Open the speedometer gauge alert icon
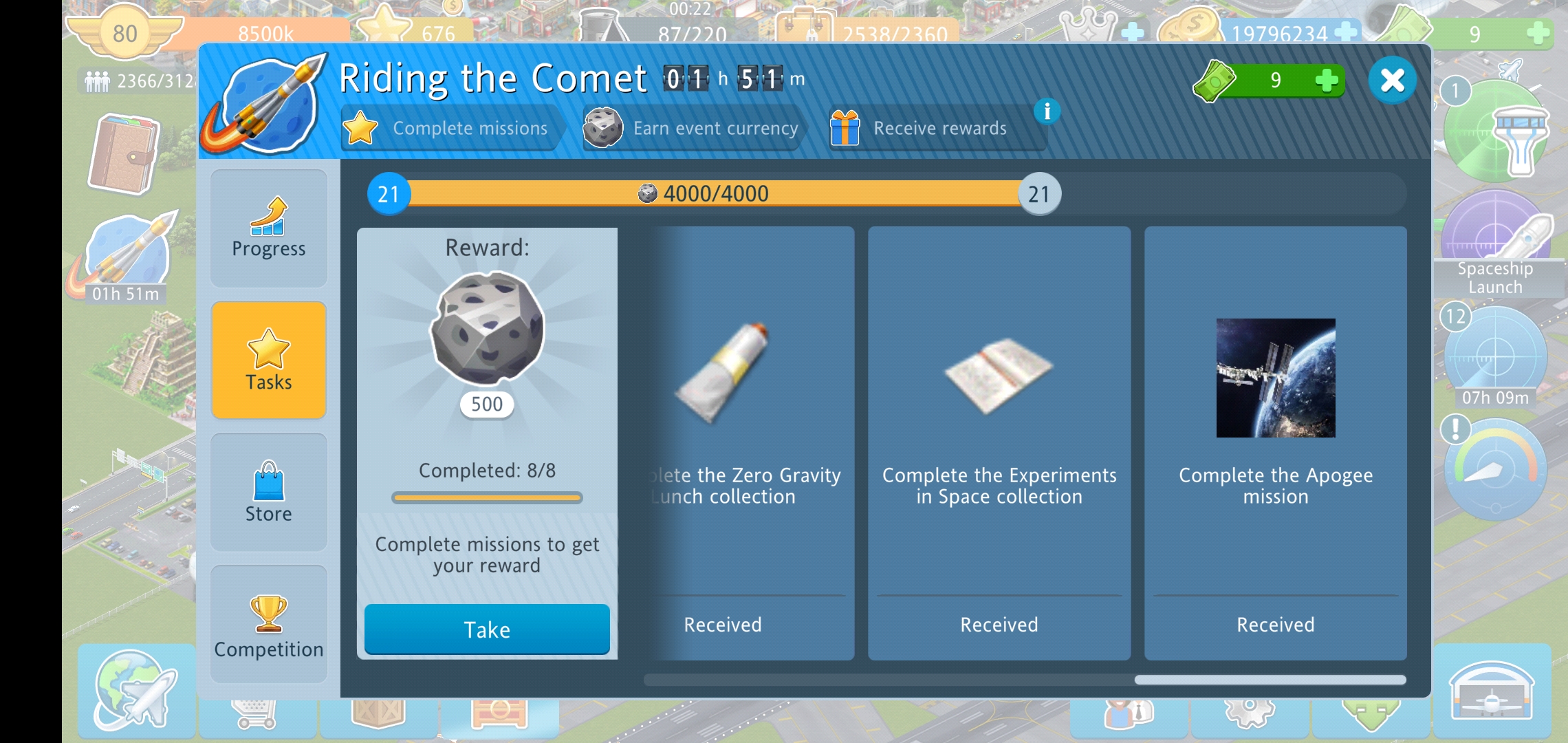 click(x=1495, y=471)
